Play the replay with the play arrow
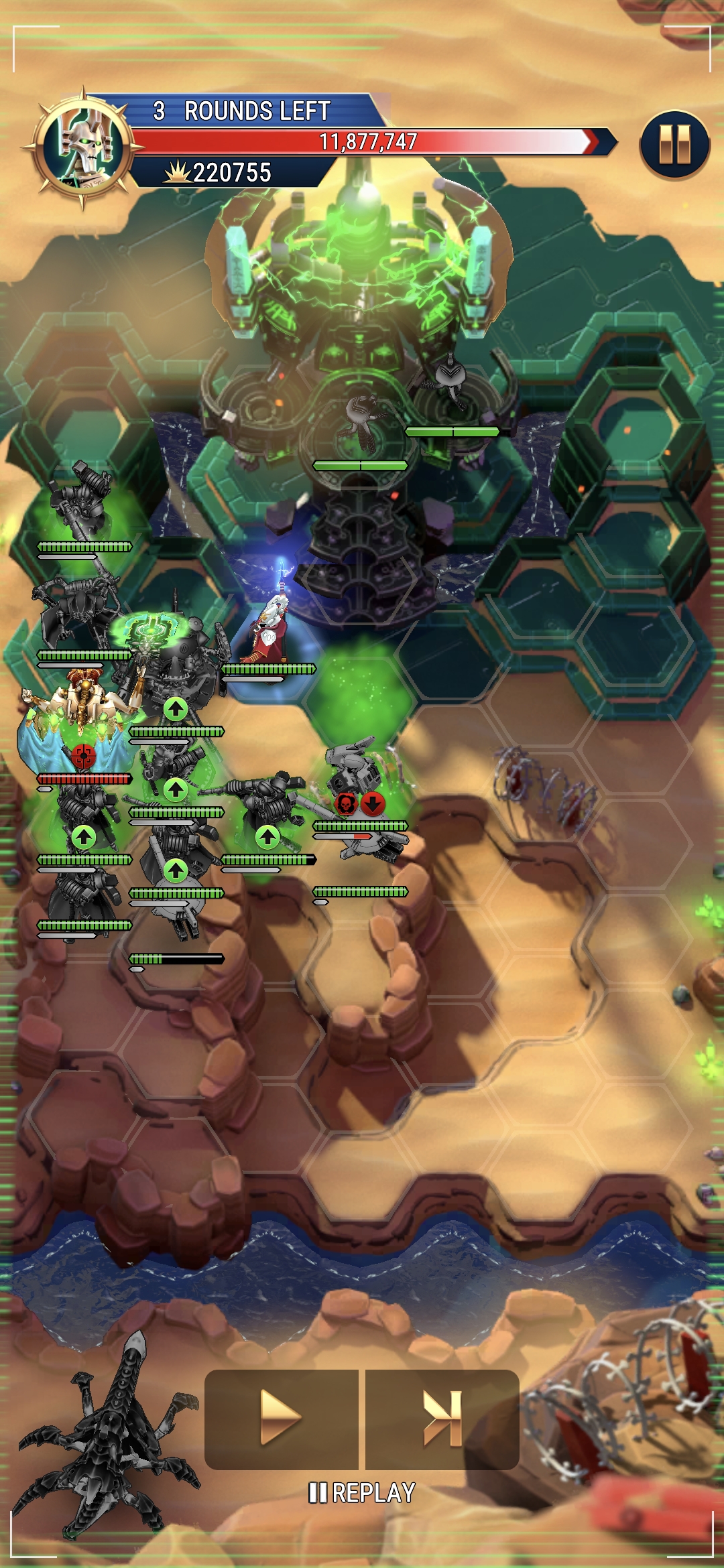This screenshot has width=724, height=1568. (x=281, y=1419)
